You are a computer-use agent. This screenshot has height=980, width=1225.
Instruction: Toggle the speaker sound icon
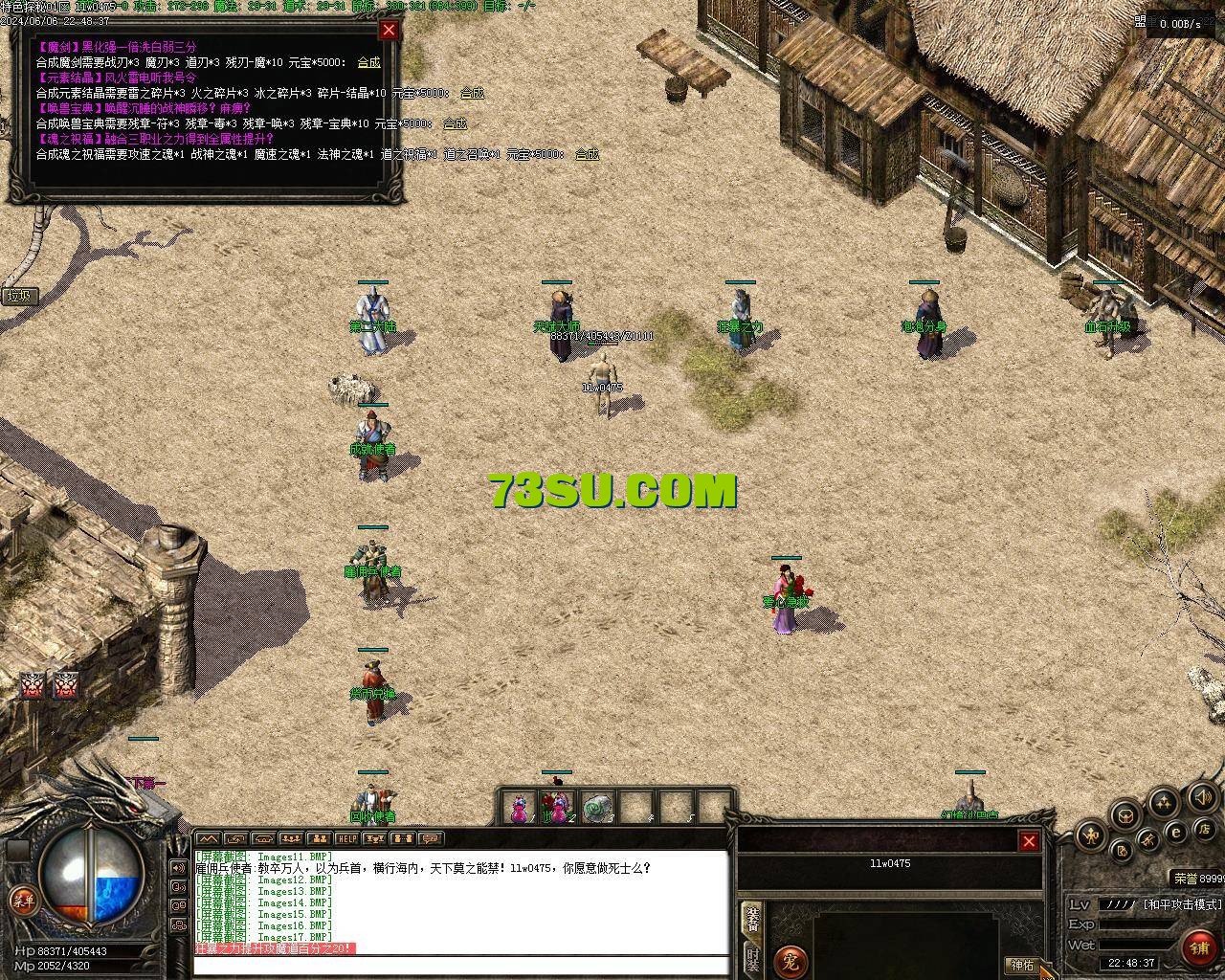click(1203, 796)
